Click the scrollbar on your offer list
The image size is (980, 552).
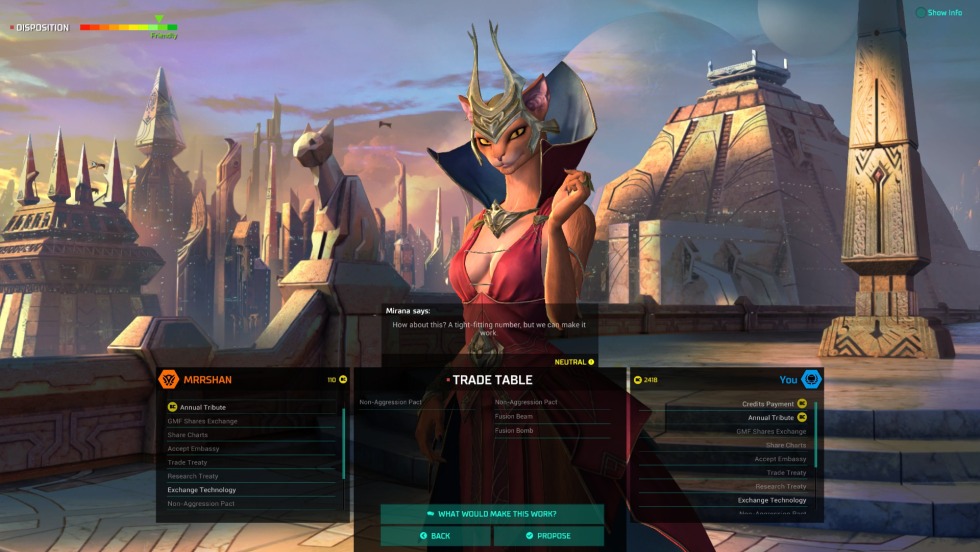[x=816, y=435]
